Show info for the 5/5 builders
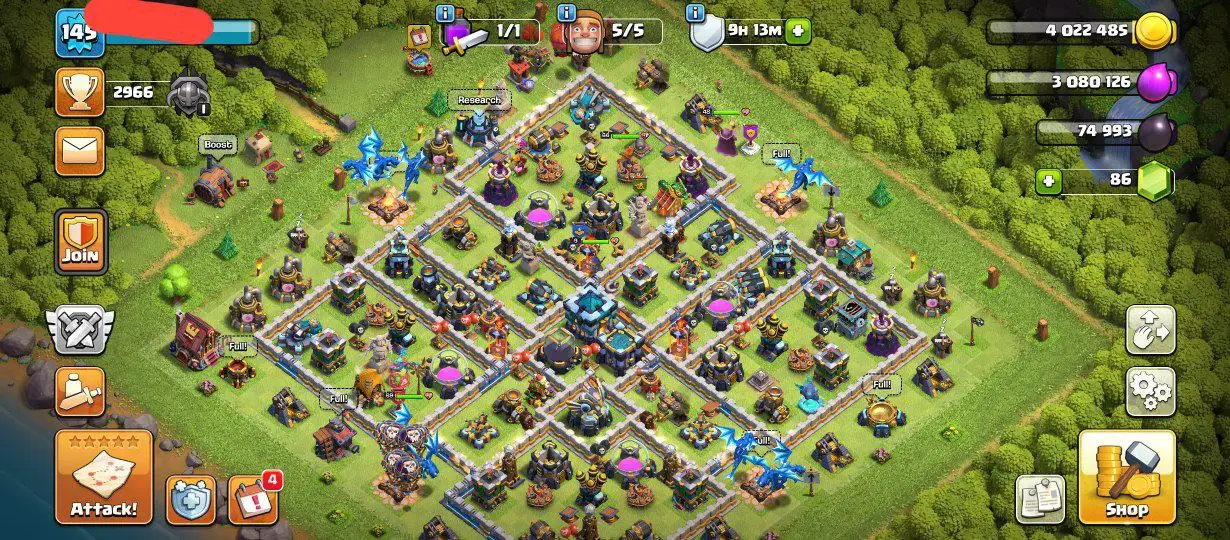The image size is (1230, 540). tap(567, 13)
